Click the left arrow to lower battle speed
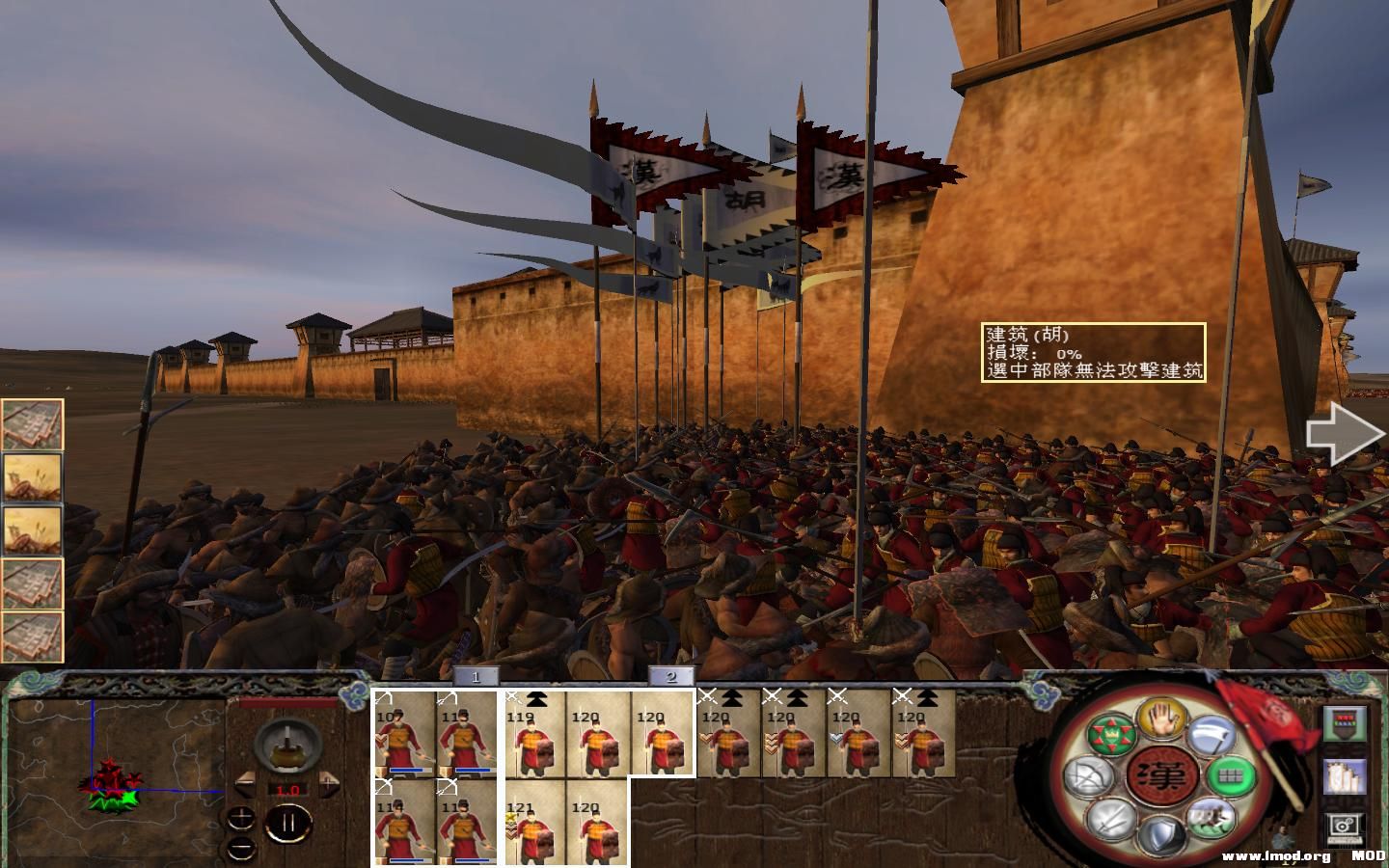Viewport: 1389px width, 868px height. click(245, 783)
